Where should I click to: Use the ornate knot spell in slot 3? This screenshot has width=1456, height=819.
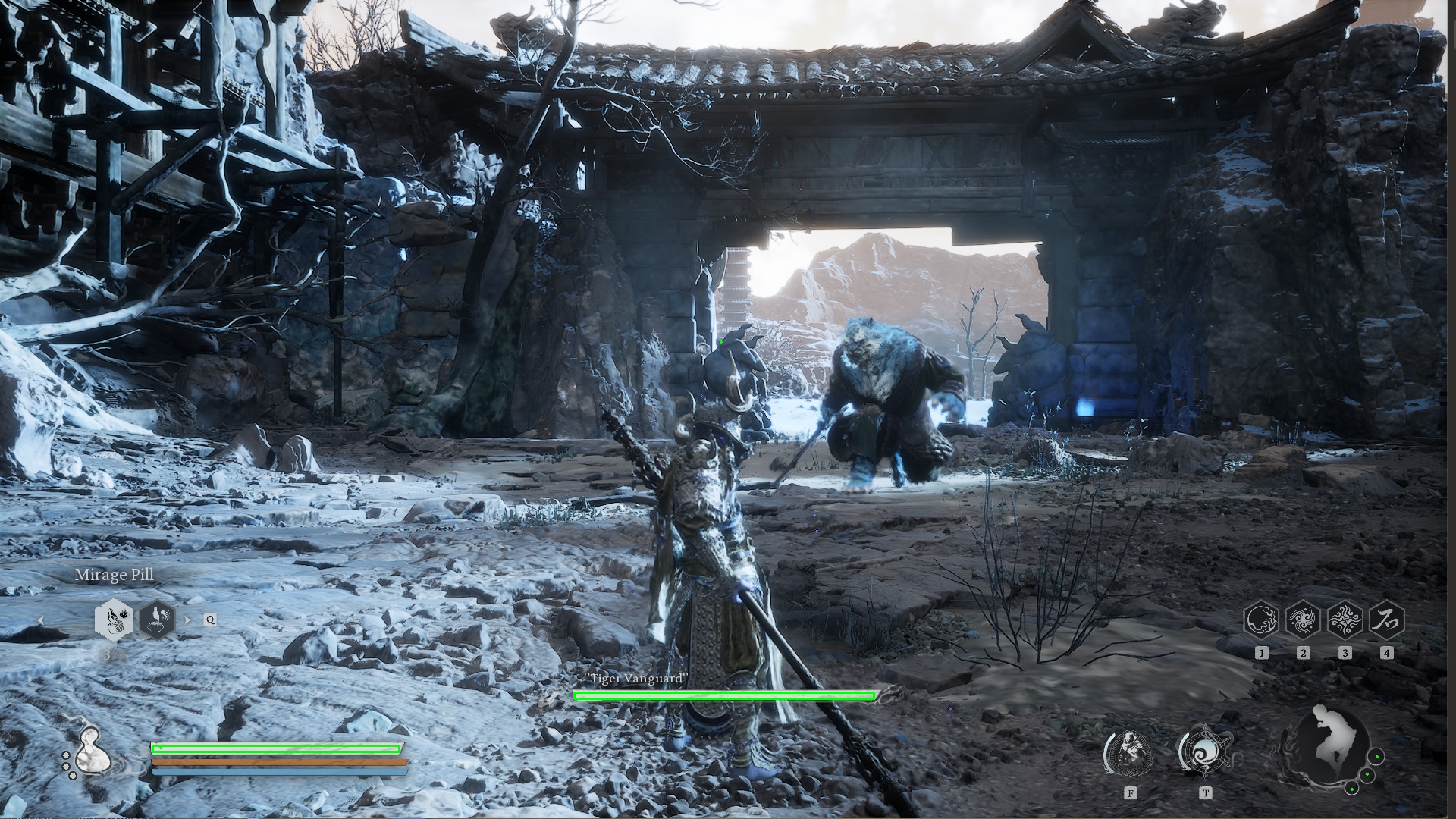click(x=1345, y=620)
